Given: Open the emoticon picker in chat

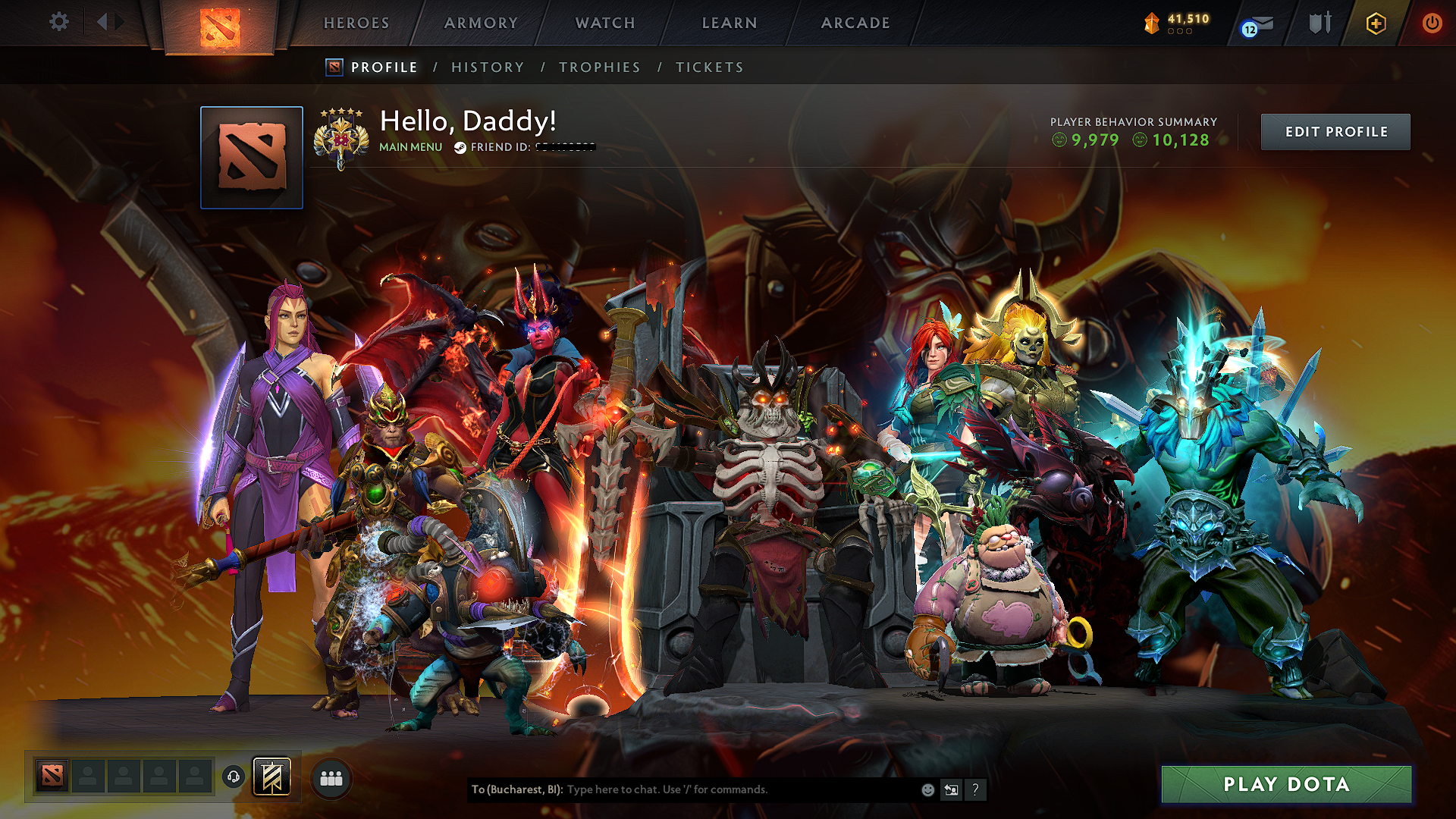Looking at the screenshot, I should pyautogui.click(x=927, y=789).
